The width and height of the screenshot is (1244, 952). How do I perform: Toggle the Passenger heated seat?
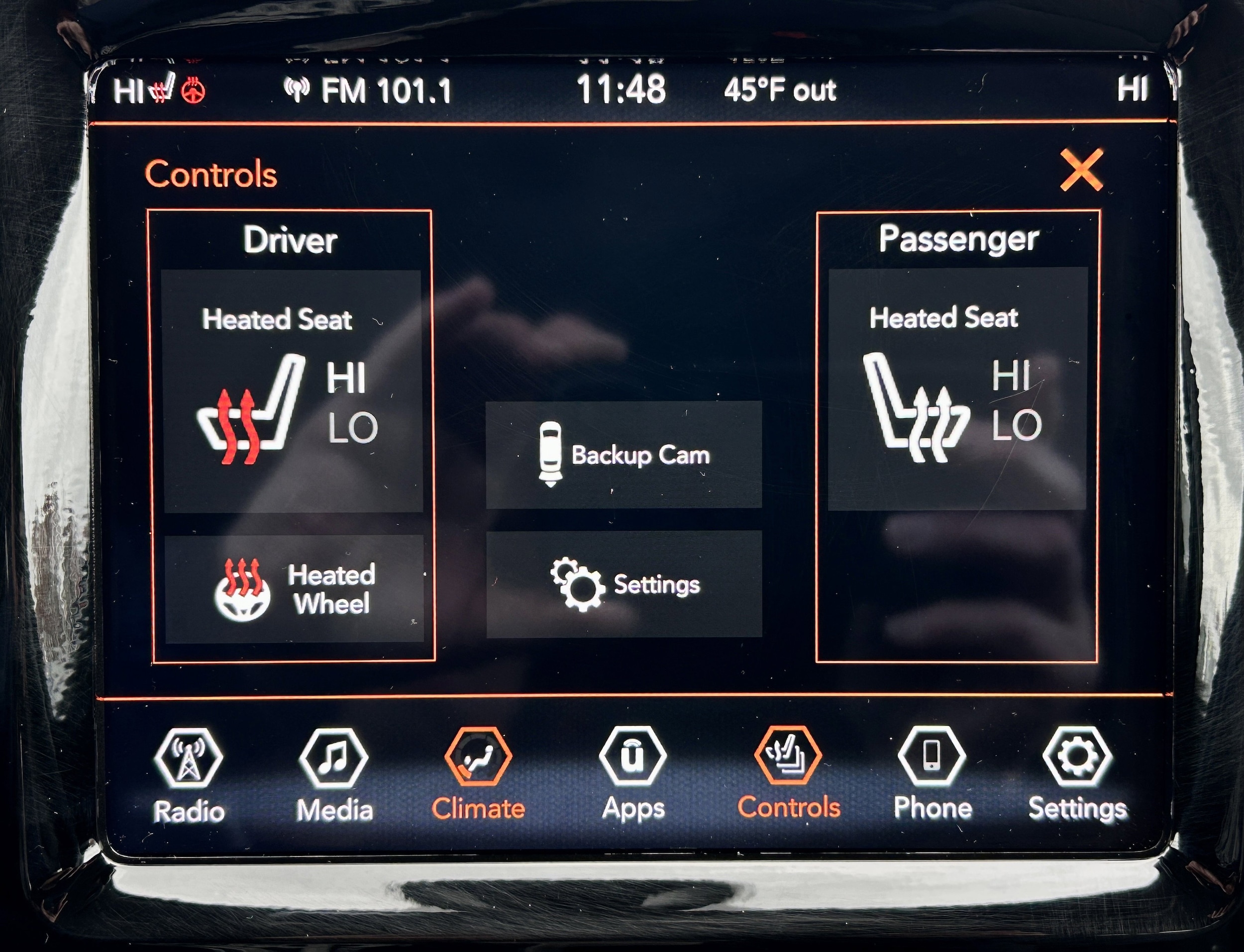pyautogui.click(x=957, y=389)
